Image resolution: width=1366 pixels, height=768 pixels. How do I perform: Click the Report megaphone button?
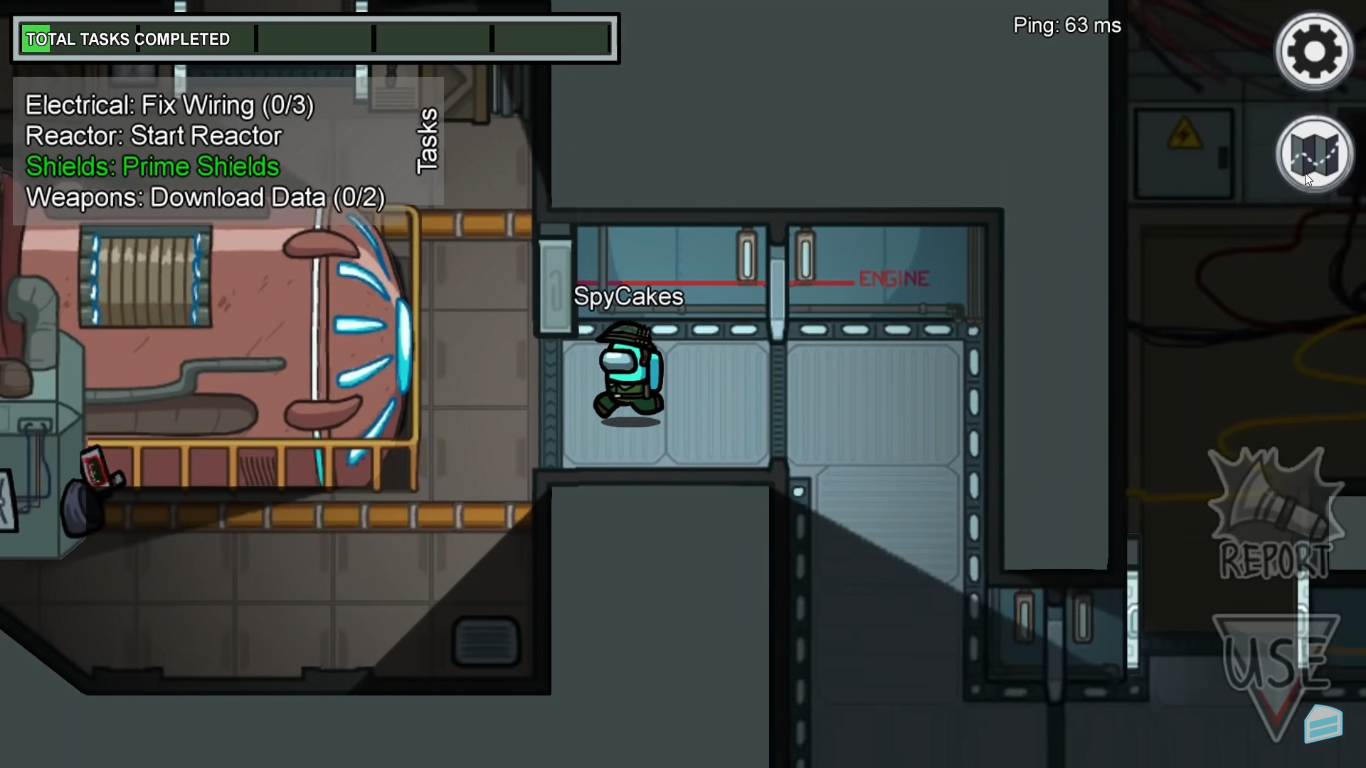pos(1274,517)
